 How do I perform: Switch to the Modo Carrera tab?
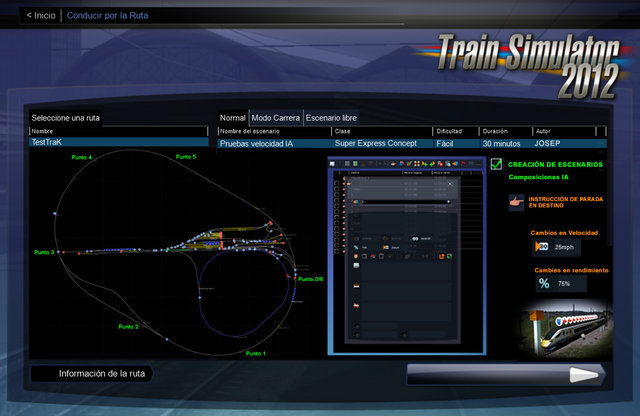275,117
